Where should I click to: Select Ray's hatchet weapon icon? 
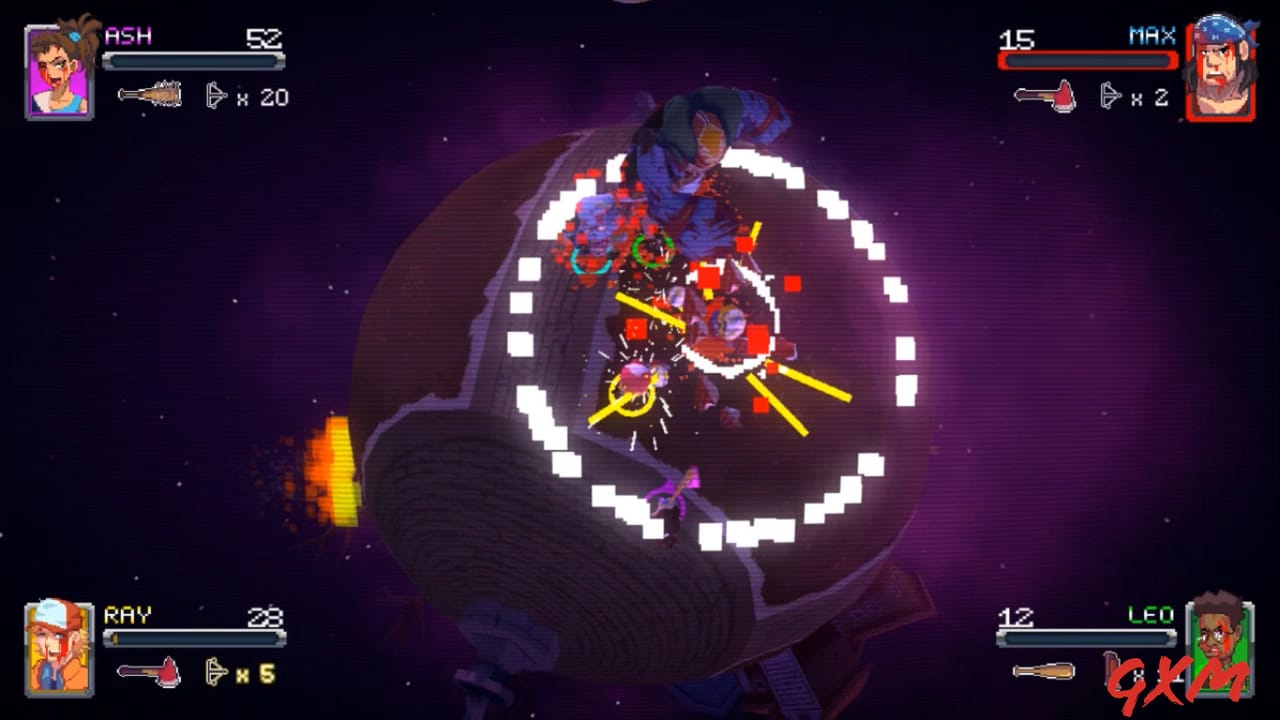pyautogui.click(x=148, y=673)
